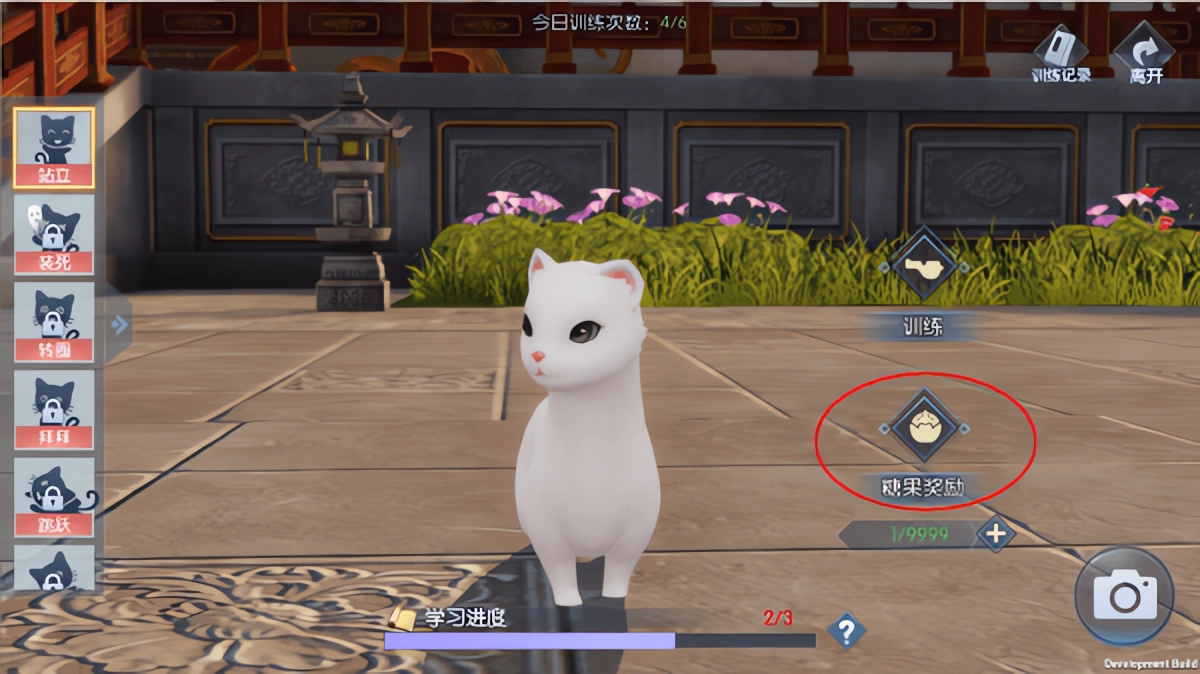This screenshot has height=674, width=1200.
Task: Start training with the 训练 whistle button
Action: pyautogui.click(x=924, y=265)
